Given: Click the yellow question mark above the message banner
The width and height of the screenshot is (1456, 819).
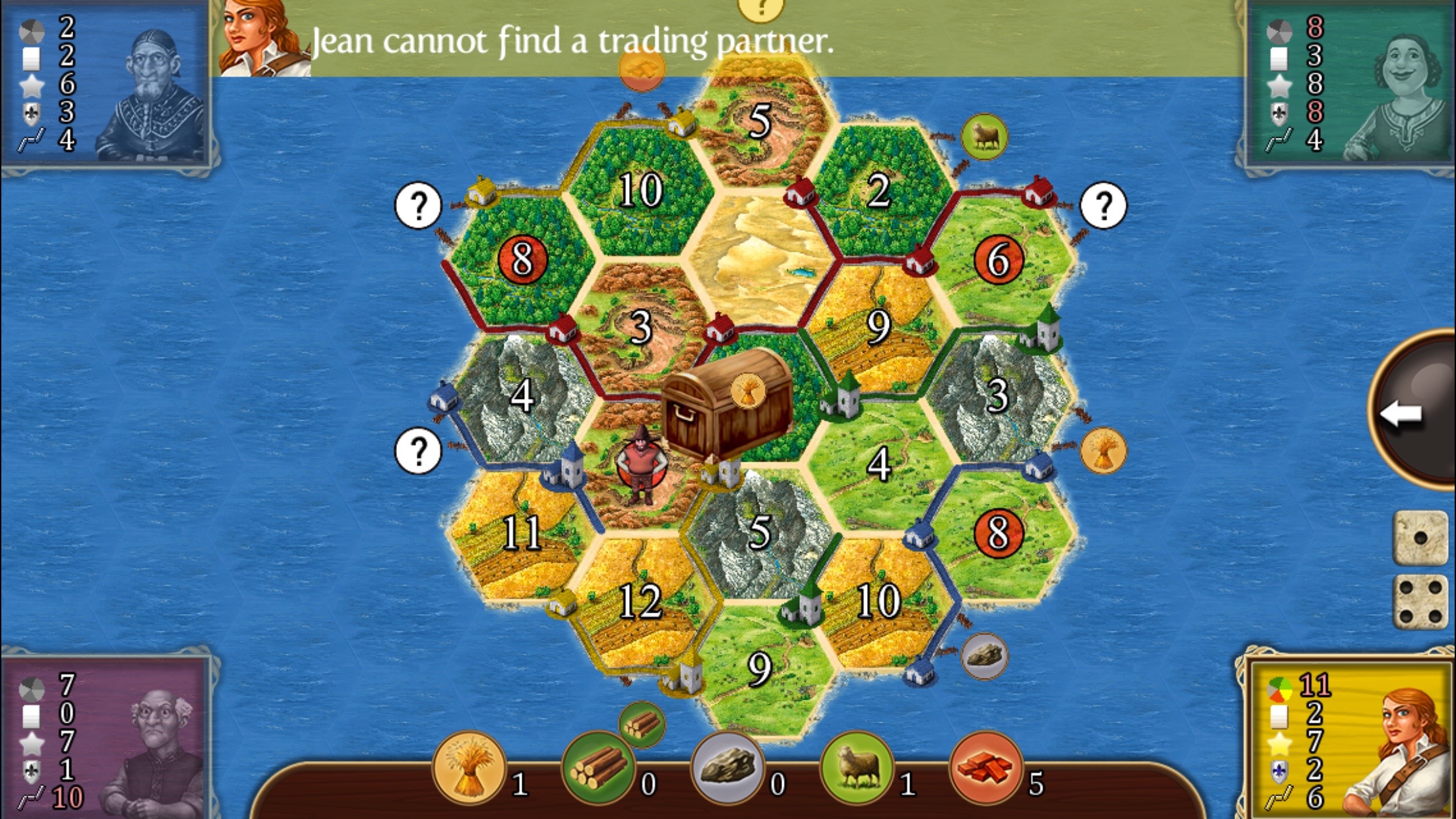Looking at the screenshot, I should 762,8.
